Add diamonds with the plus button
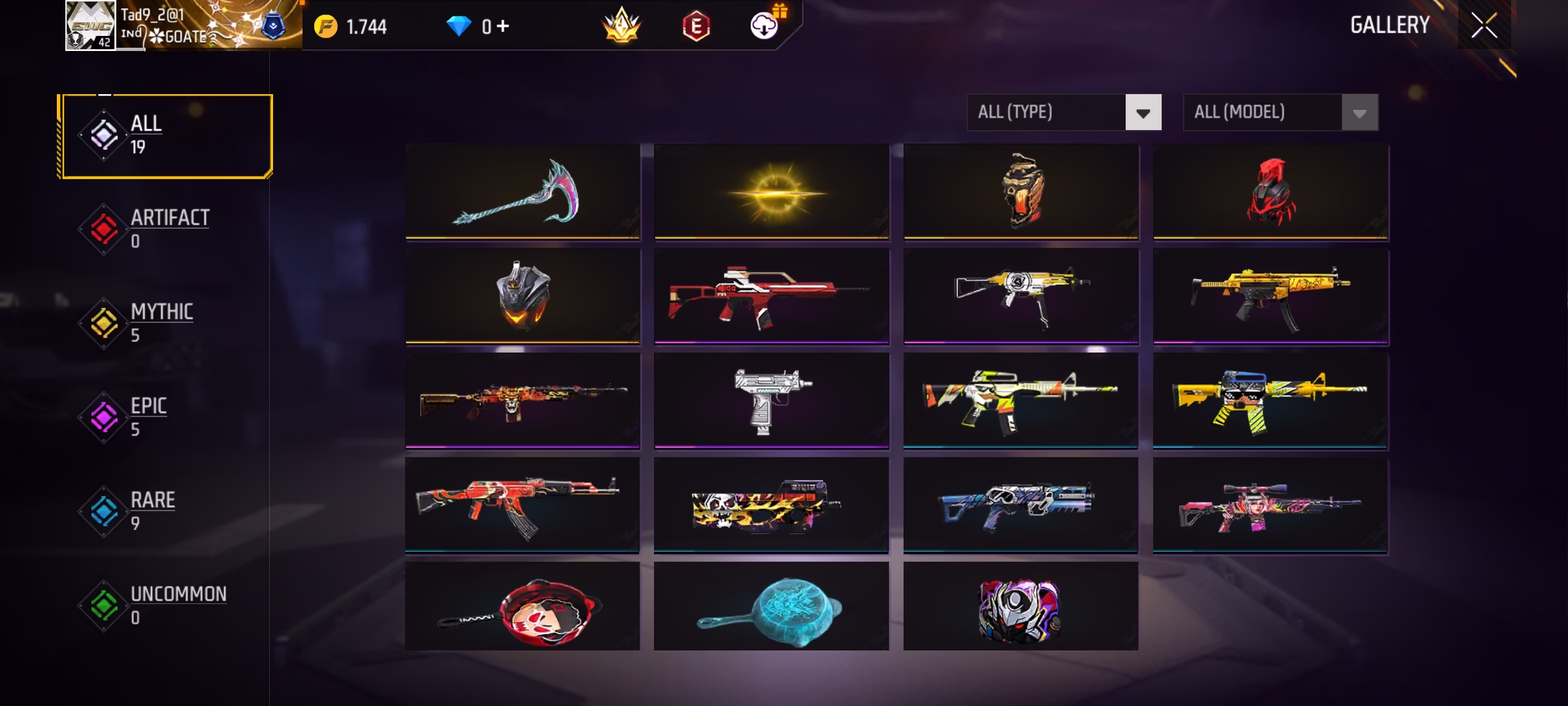This screenshot has height=706, width=1568. point(502,26)
